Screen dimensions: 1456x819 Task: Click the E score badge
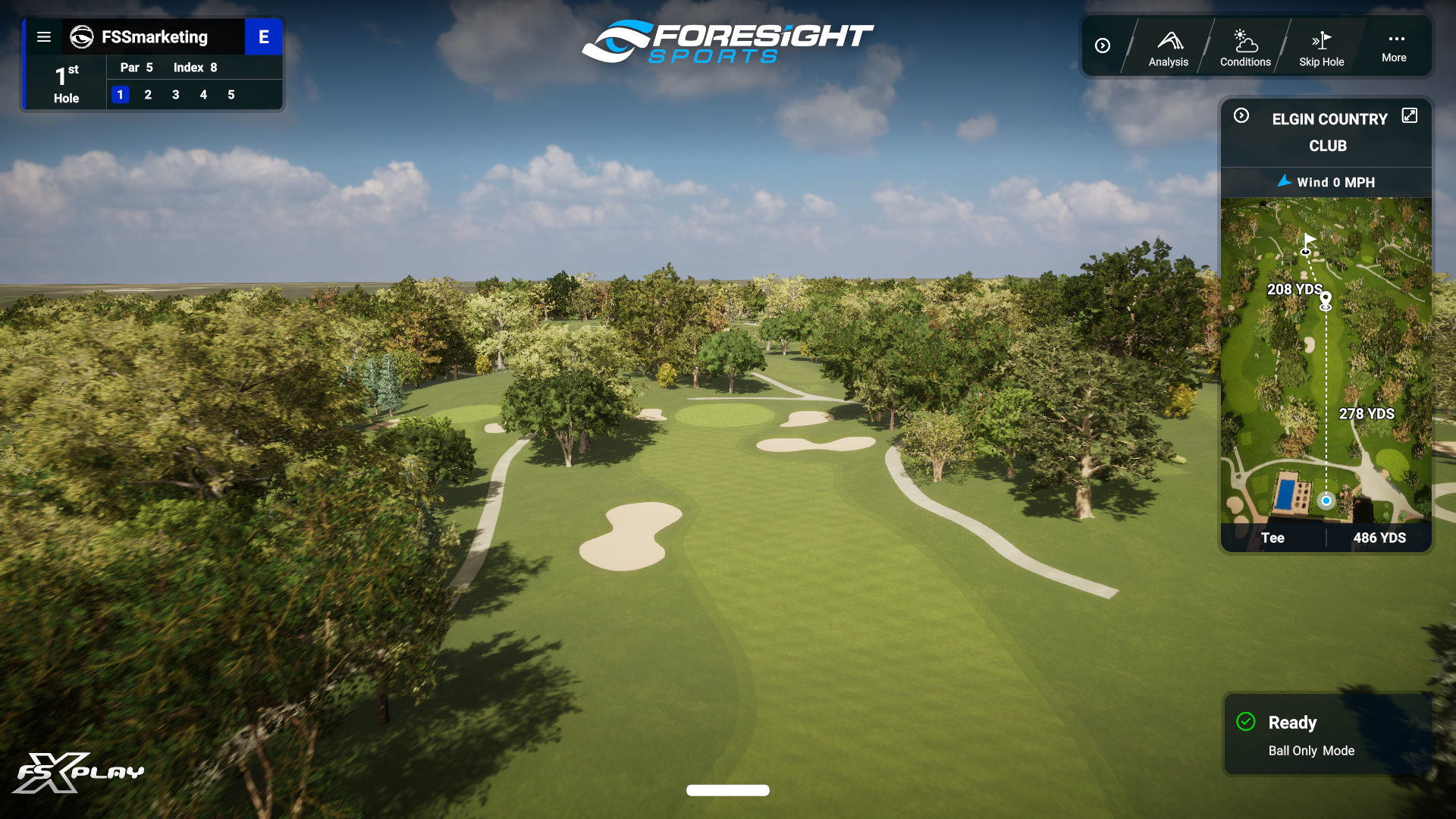click(x=264, y=36)
